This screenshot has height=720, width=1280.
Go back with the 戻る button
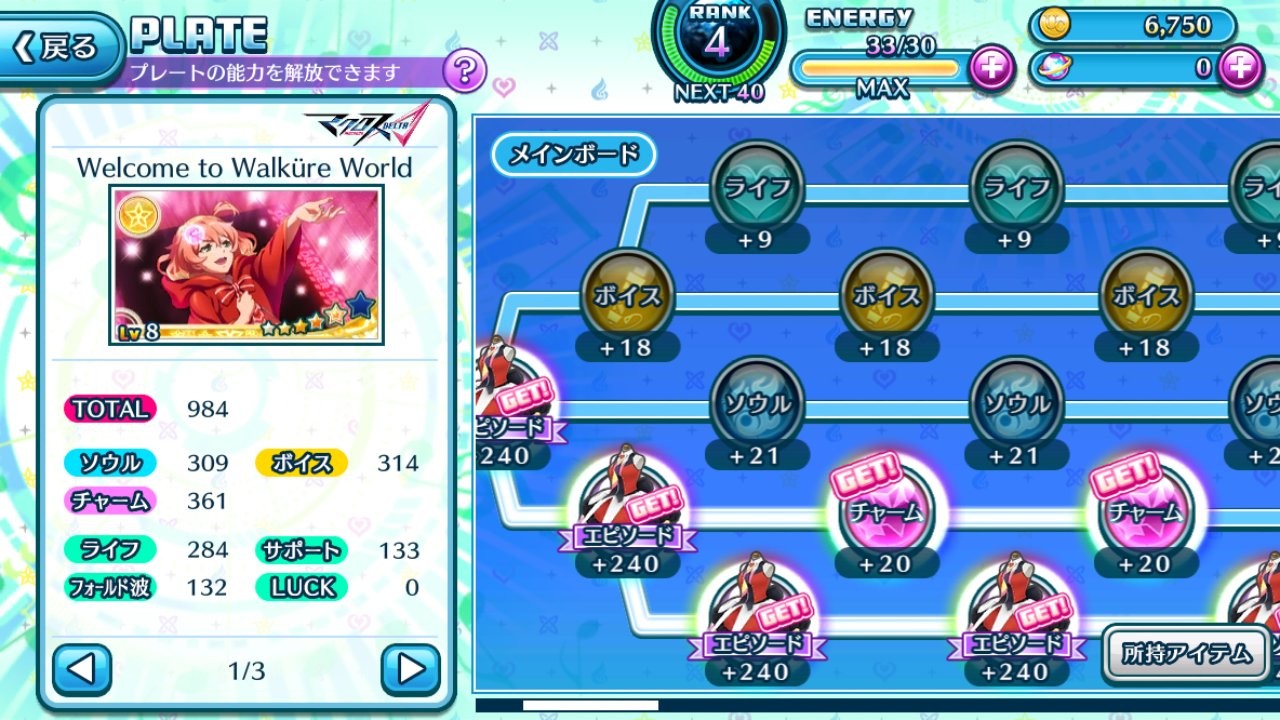(x=58, y=47)
